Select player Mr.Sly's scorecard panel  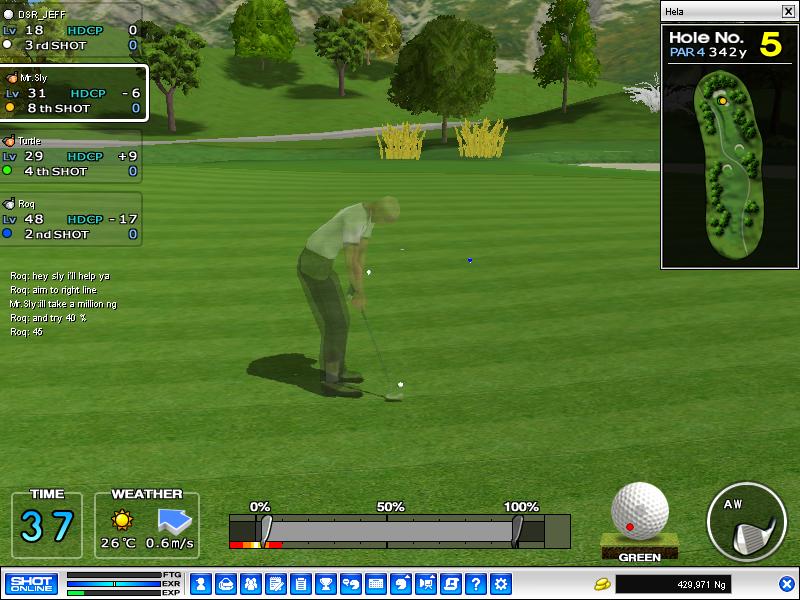pos(72,93)
